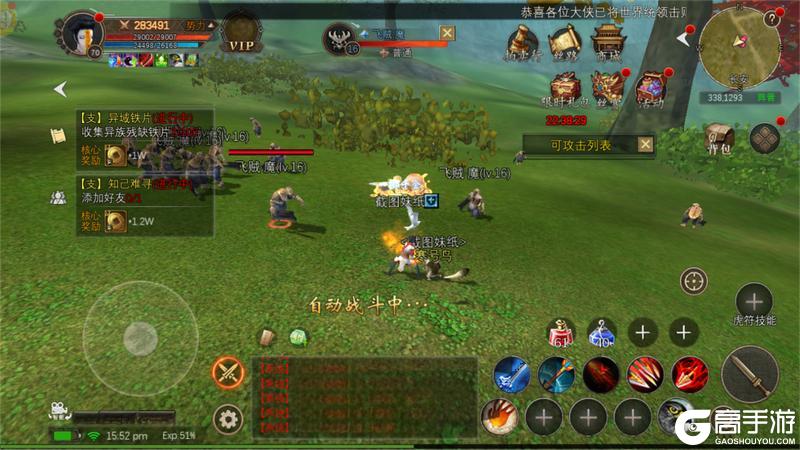Open the gear settings button
800x450 pixels.
pos(229,418)
